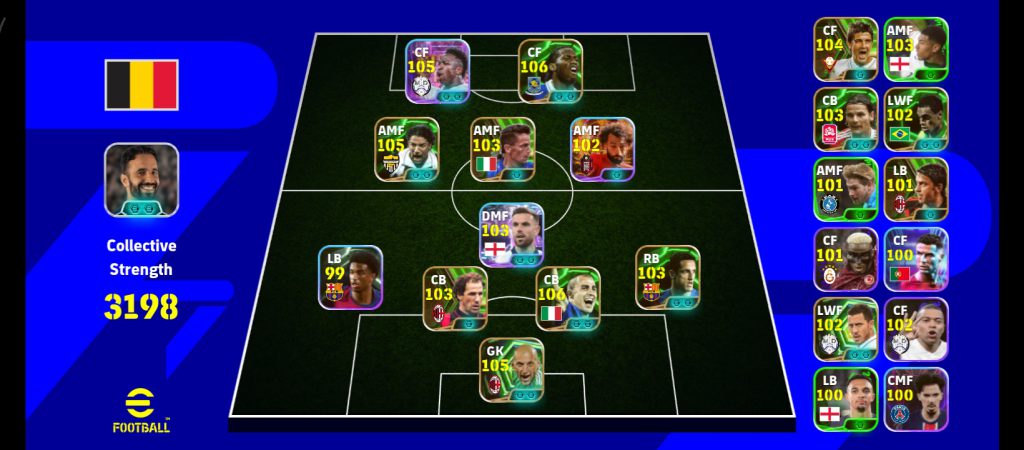The image size is (1024, 450).
Task: Select the CF 104 substitute card
Action: click(845, 49)
